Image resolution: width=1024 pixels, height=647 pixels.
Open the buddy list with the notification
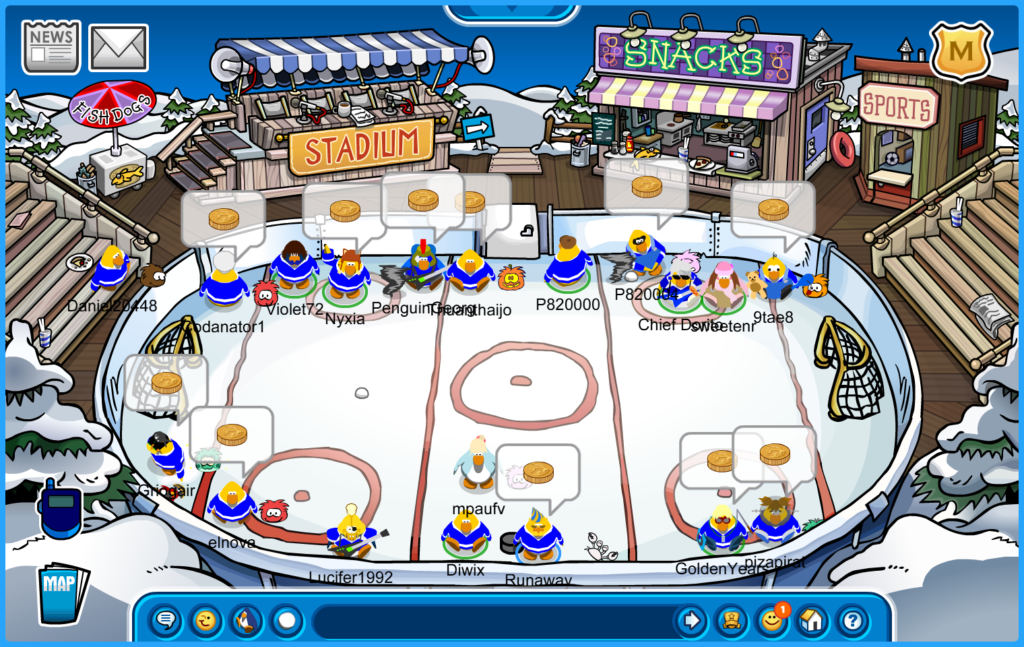pyautogui.click(x=772, y=621)
